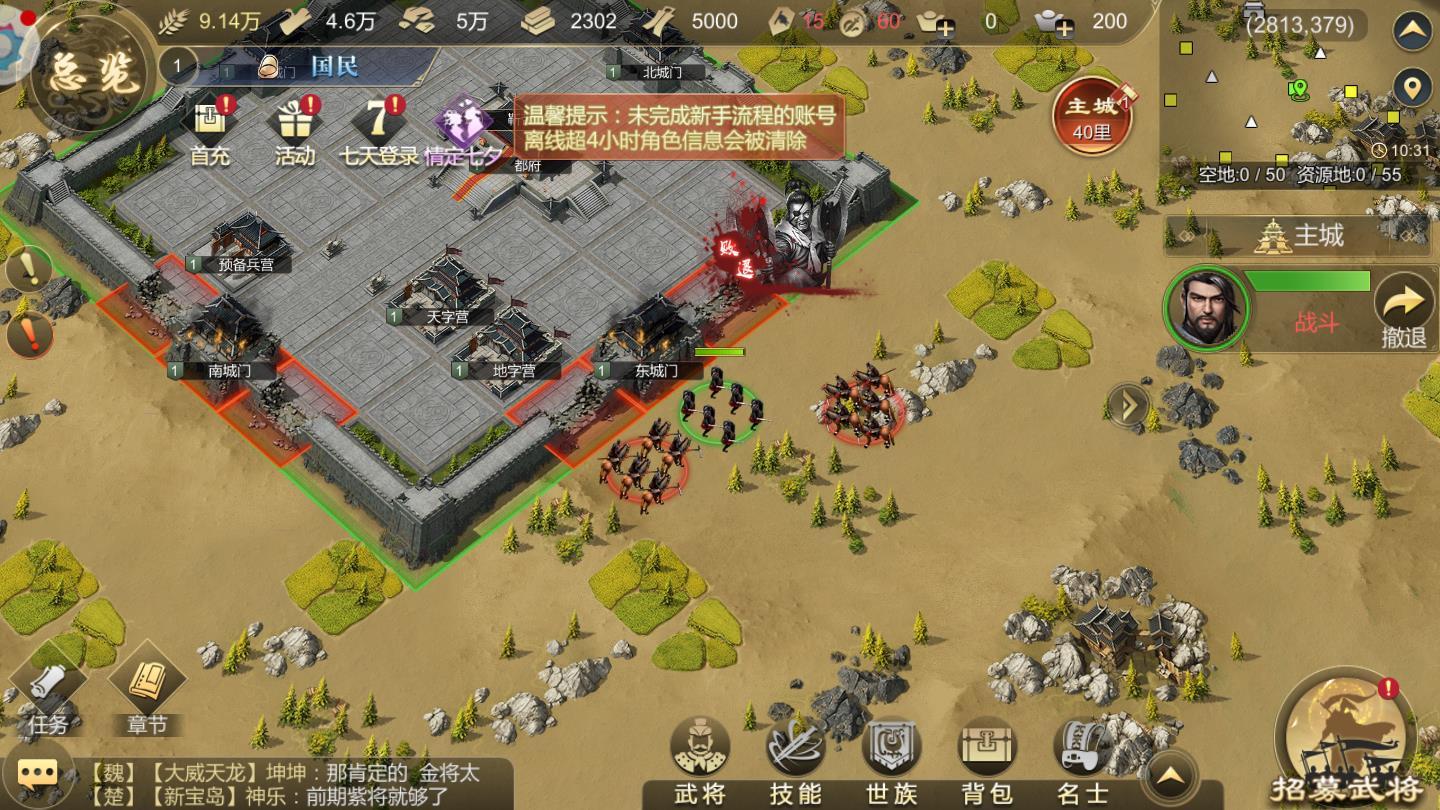The image size is (1440, 810).
Task: Click the 主城 40里 round button
Action: tap(1091, 118)
